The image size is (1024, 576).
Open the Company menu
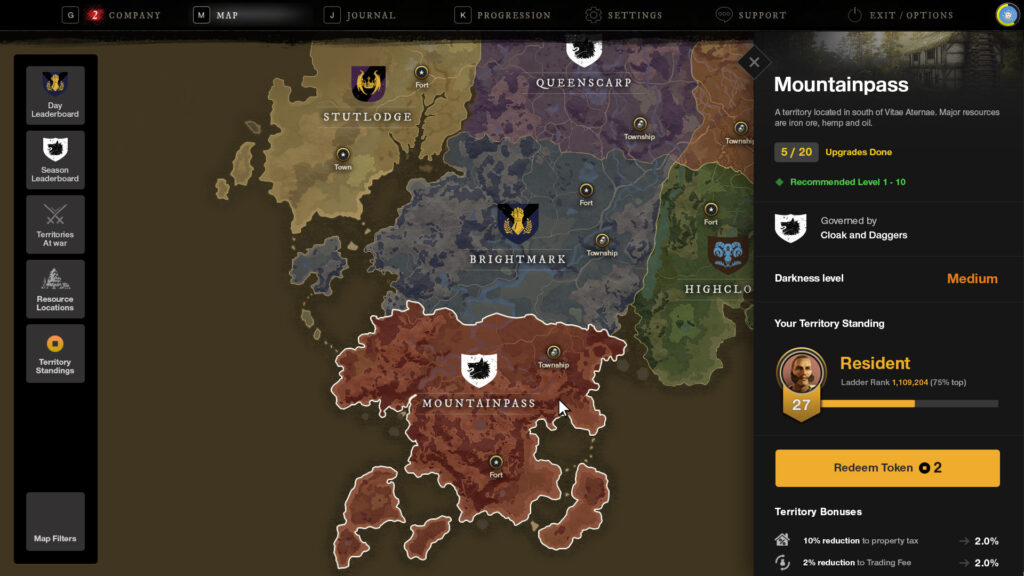[125, 15]
